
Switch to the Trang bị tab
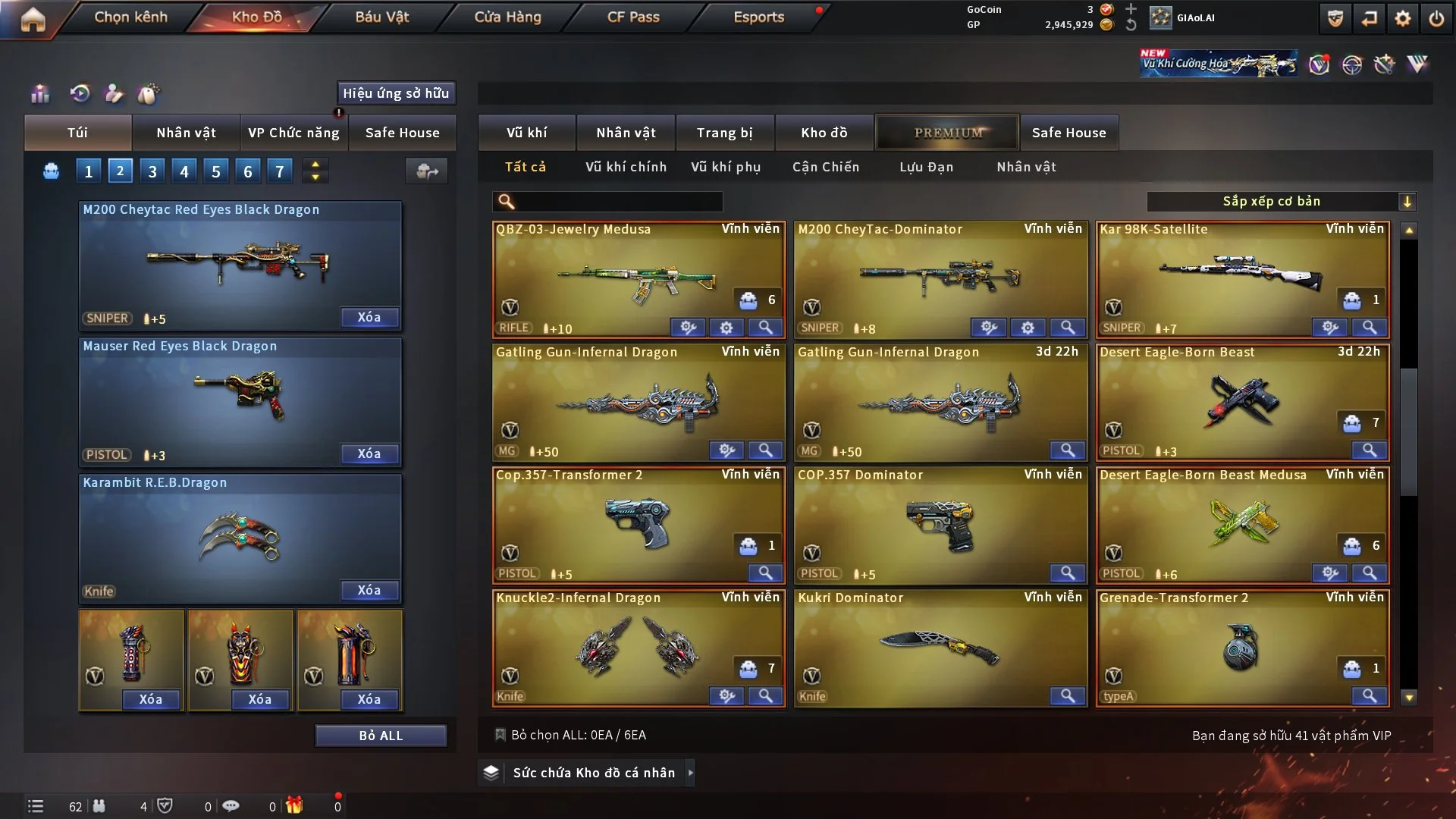click(x=724, y=133)
